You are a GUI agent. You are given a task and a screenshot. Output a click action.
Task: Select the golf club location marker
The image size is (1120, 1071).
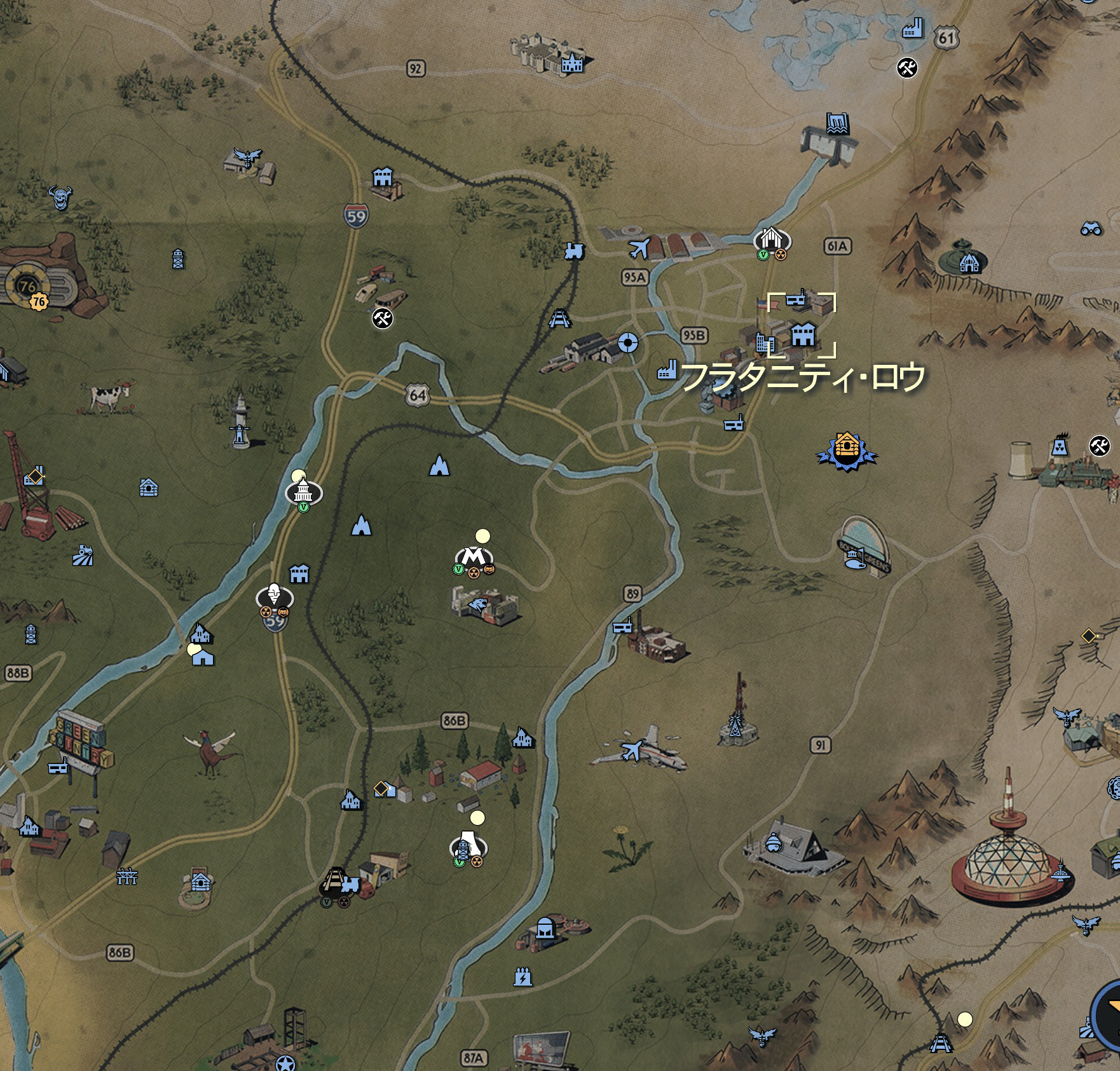852,559
